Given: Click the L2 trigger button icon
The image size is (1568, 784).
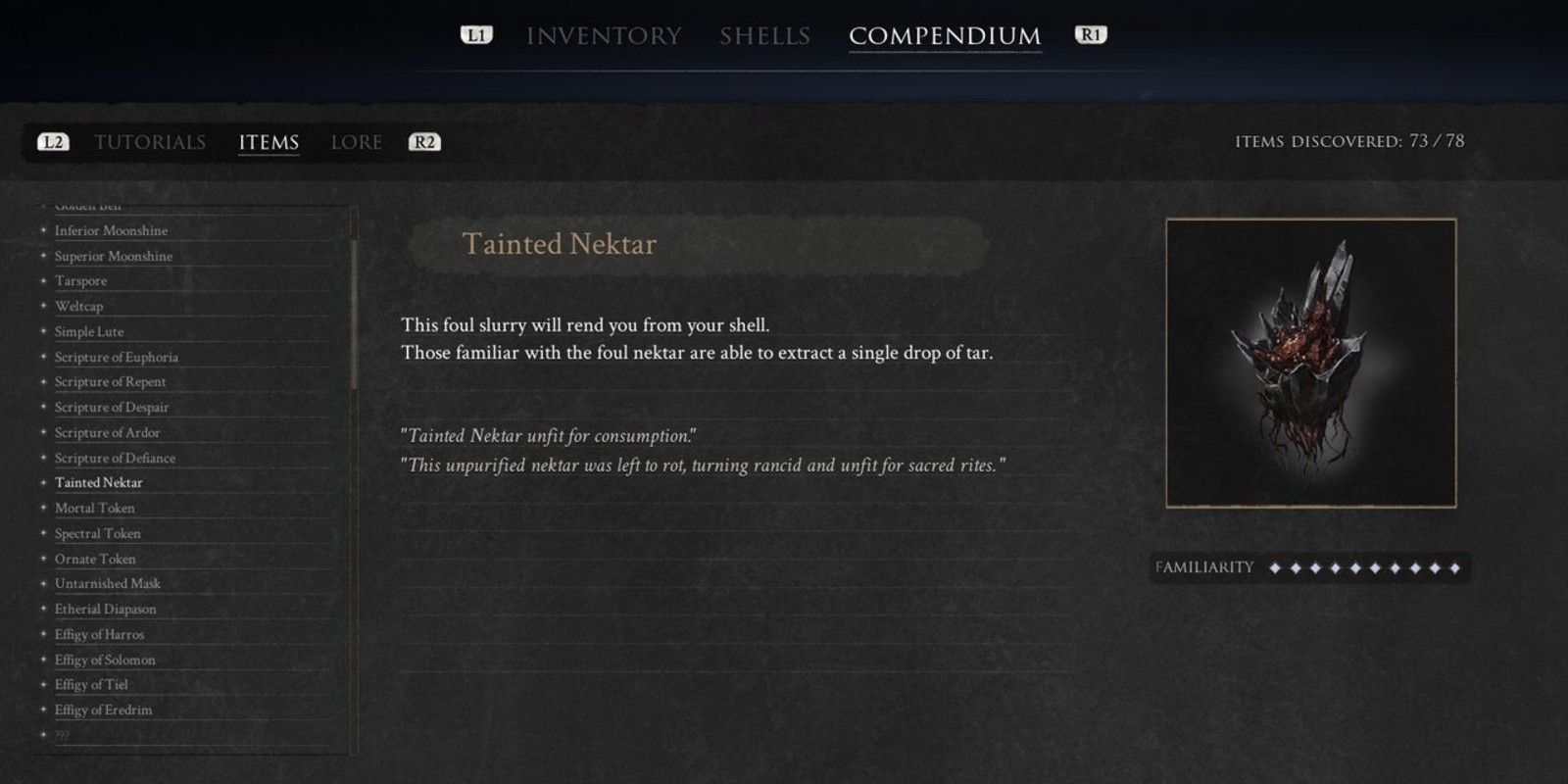Looking at the screenshot, I should [x=54, y=142].
